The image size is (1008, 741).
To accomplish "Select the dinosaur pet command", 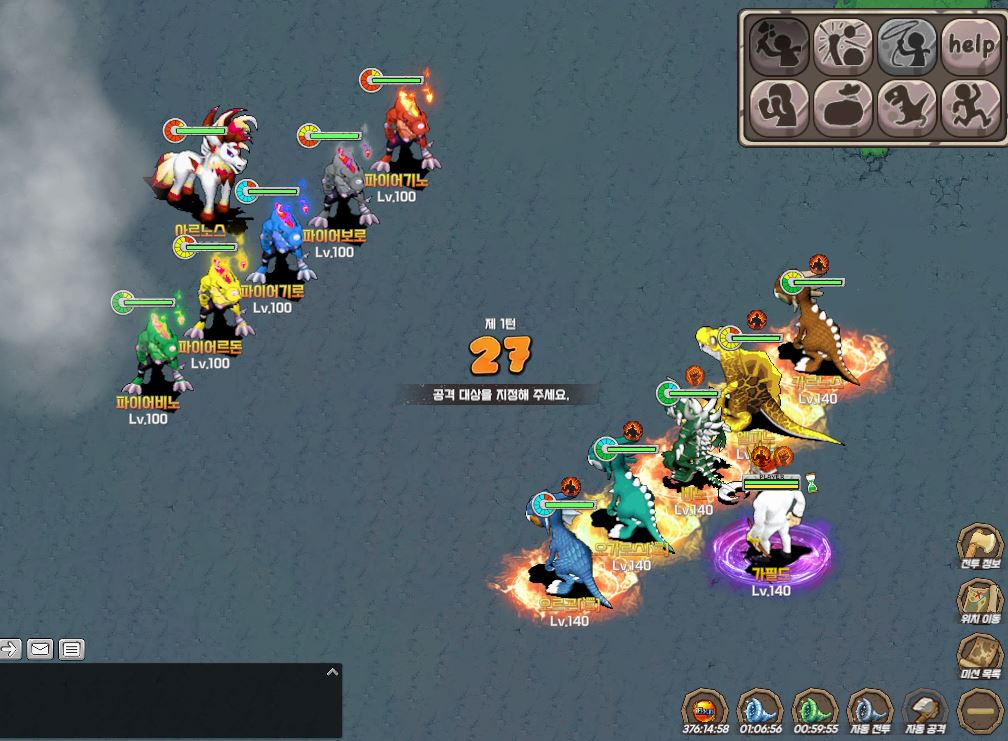I will point(907,108).
